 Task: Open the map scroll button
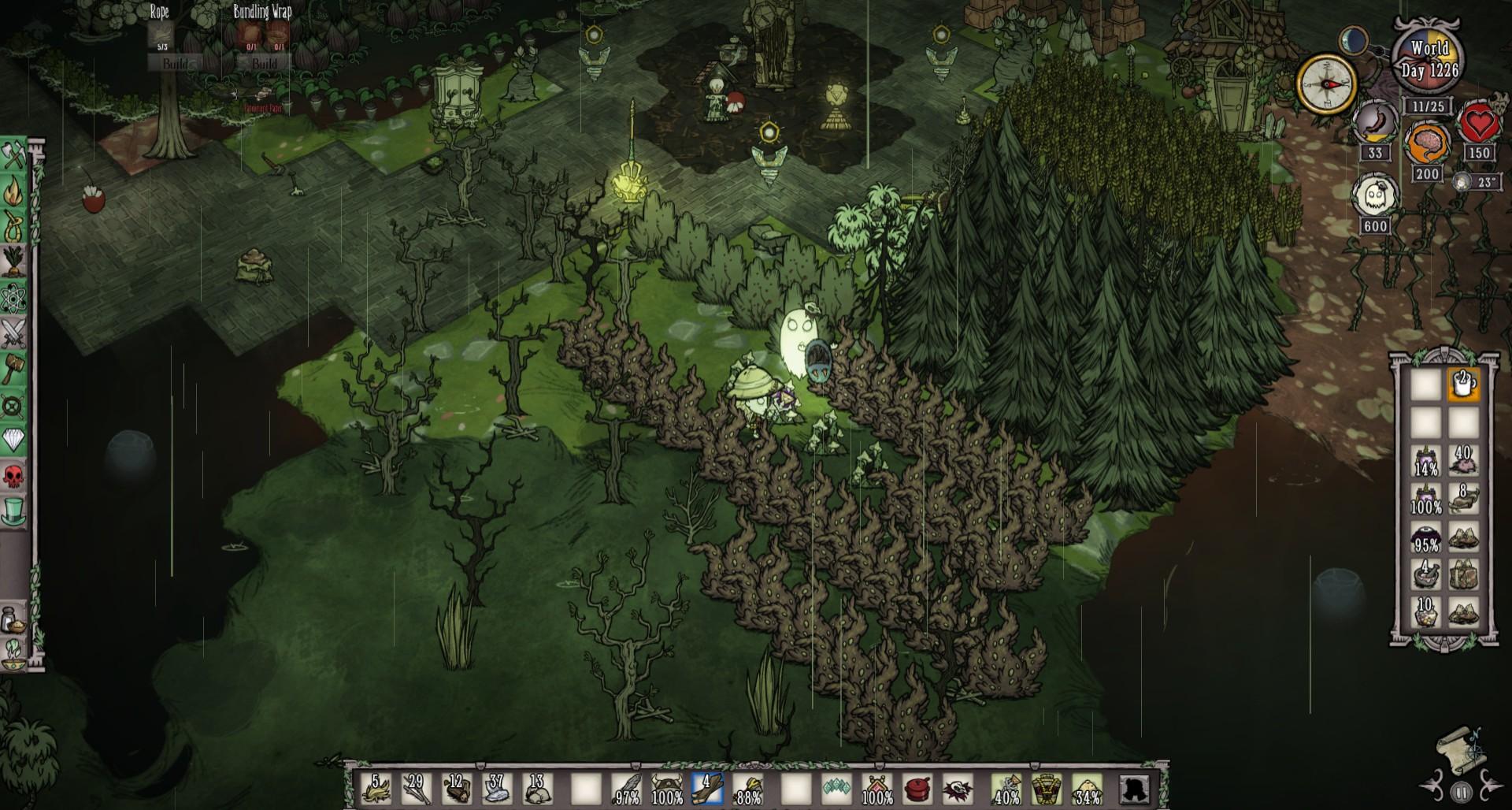coord(1459,747)
